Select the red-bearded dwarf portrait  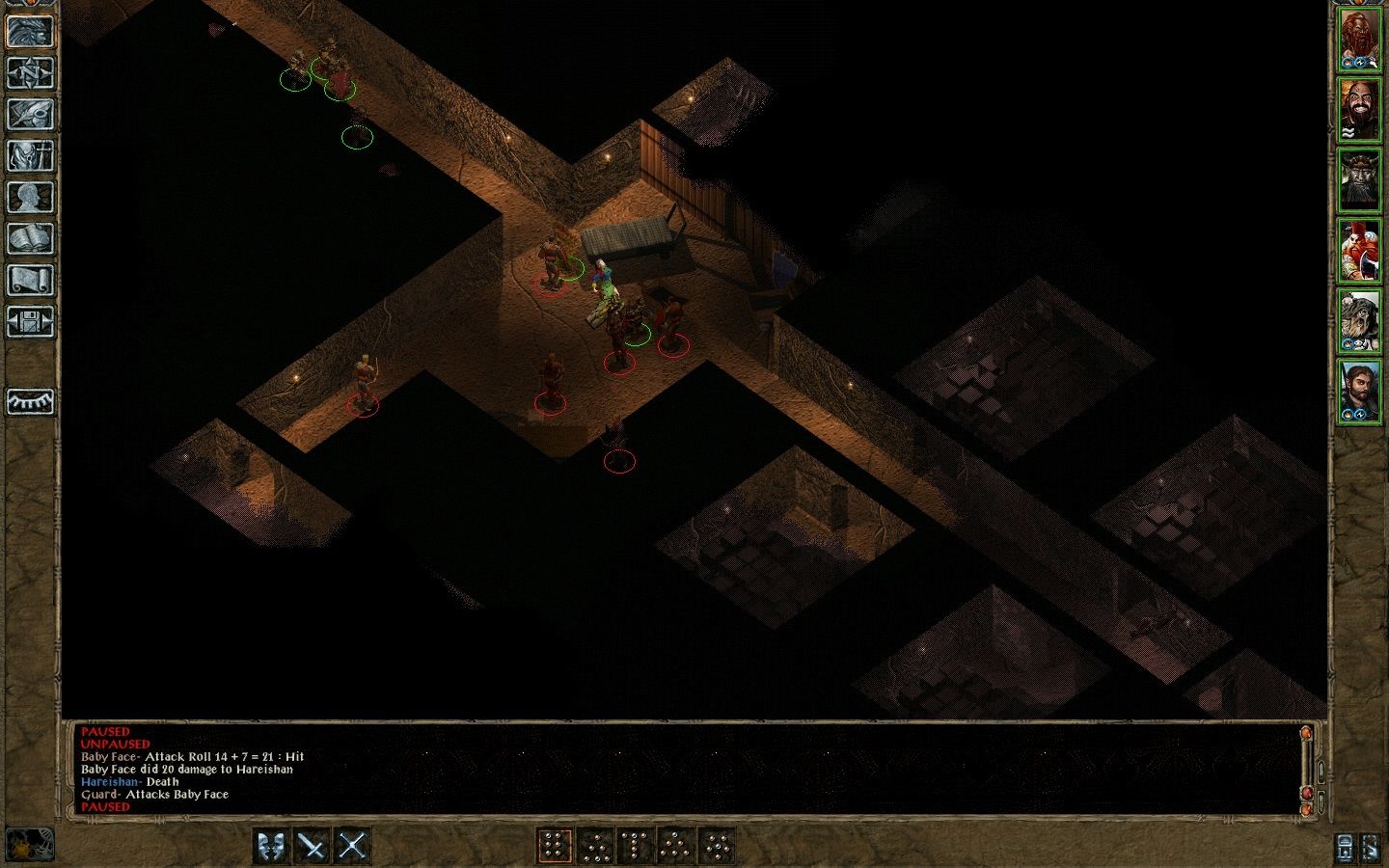(x=1359, y=41)
